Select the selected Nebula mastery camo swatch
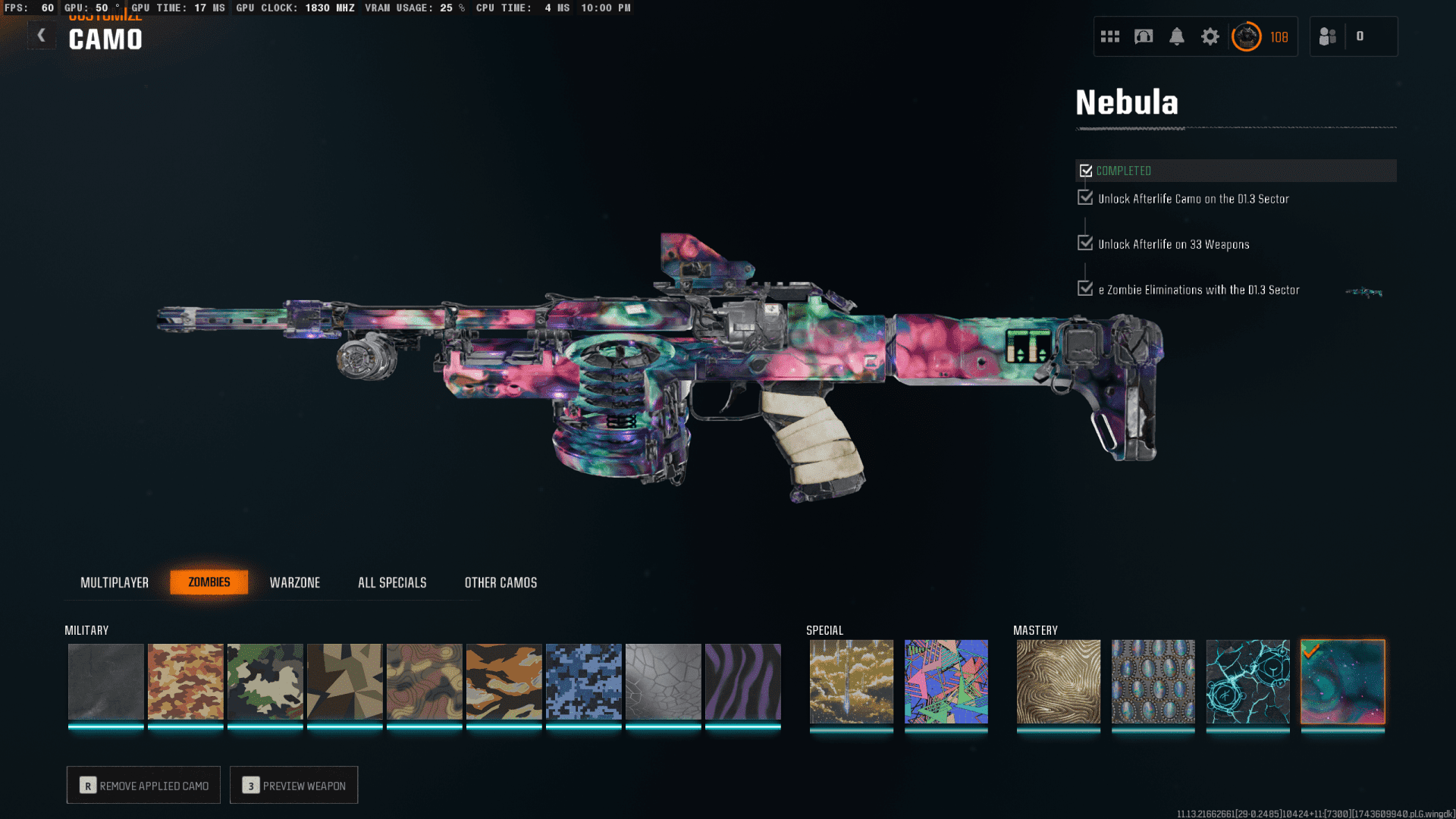This screenshot has height=819, width=1456. coord(1342,682)
